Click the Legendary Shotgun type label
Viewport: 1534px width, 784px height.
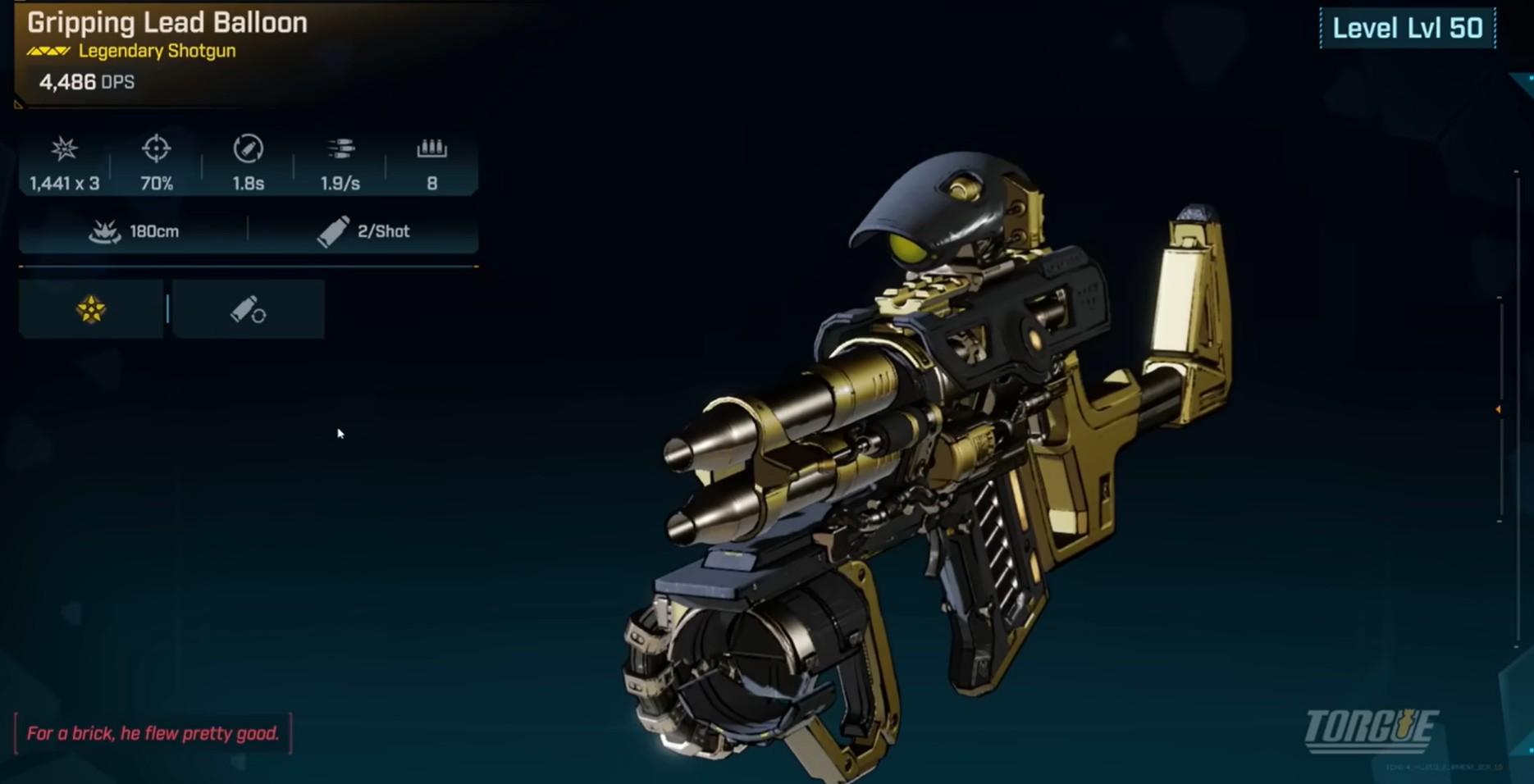[156, 50]
